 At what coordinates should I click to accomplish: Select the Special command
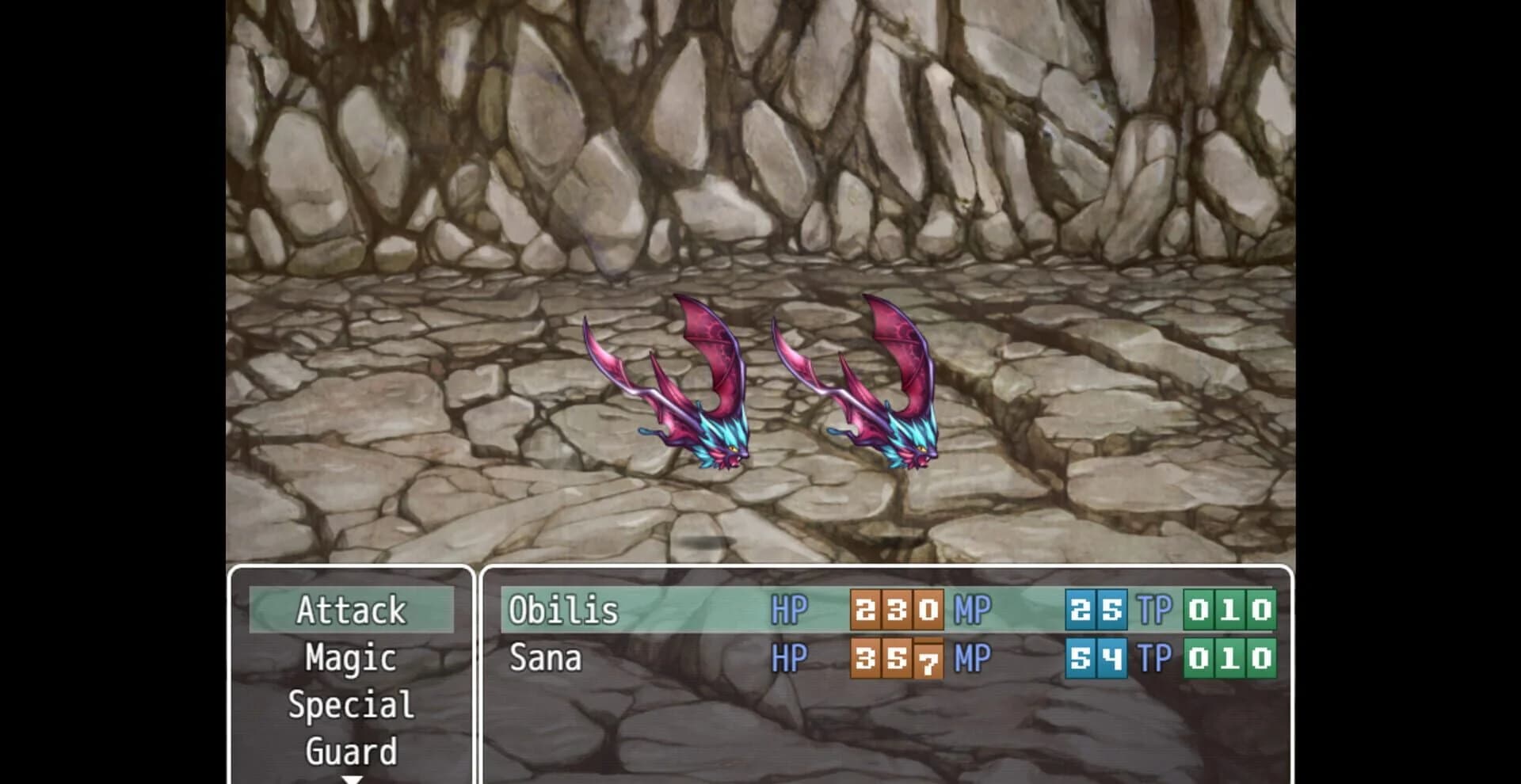coord(351,704)
